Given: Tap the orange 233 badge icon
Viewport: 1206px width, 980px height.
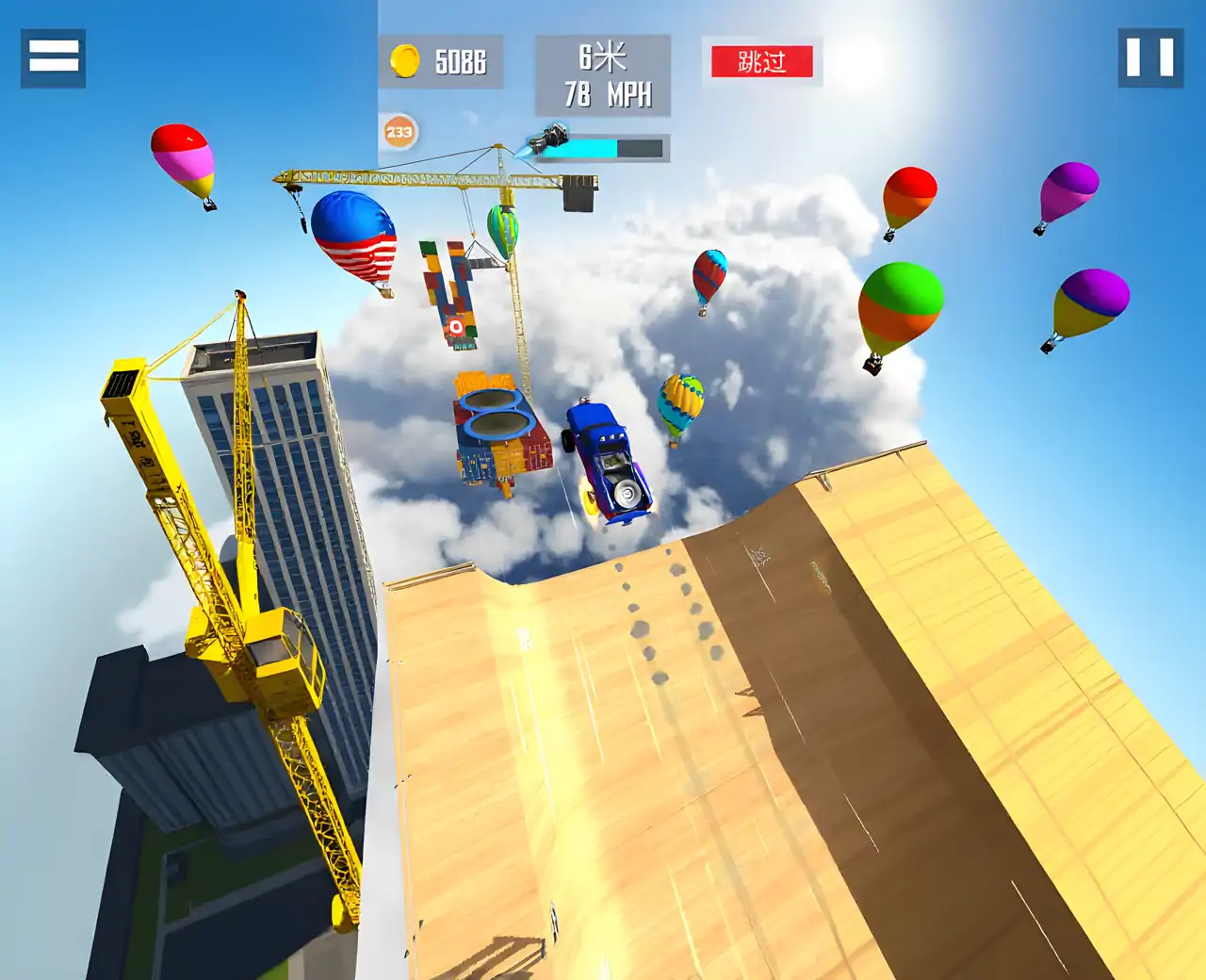Looking at the screenshot, I should click(x=399, y=132).
